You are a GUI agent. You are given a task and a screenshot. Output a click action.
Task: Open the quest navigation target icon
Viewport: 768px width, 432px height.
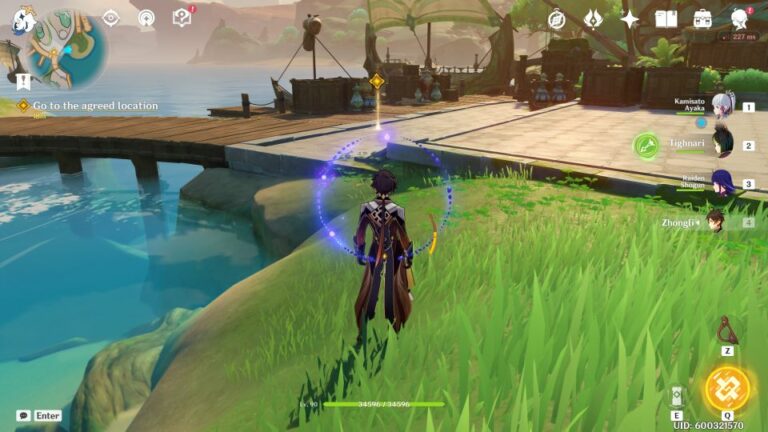point(111,18)
